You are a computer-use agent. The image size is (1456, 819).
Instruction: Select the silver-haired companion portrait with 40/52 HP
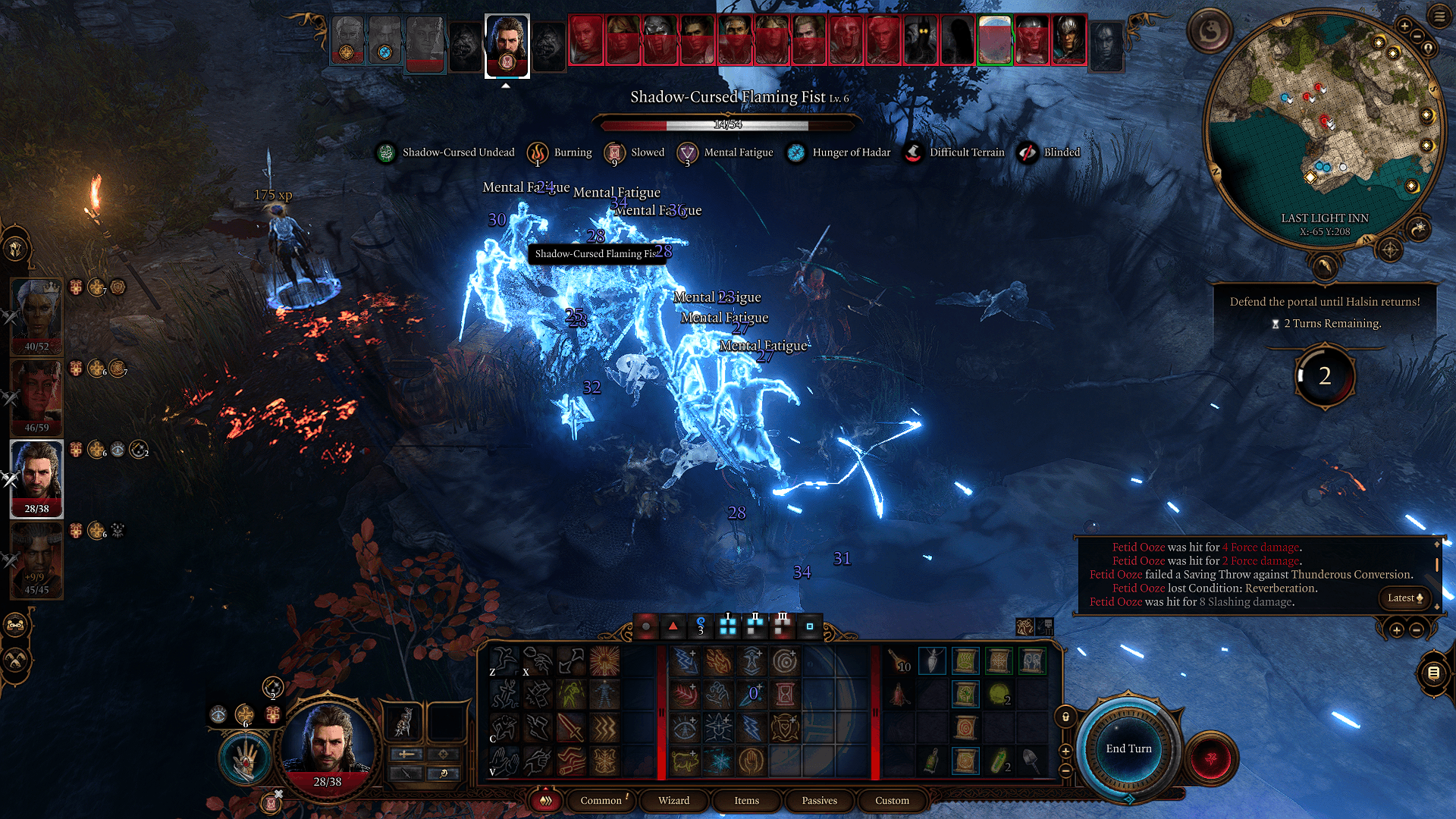click(x=36, y=315)
